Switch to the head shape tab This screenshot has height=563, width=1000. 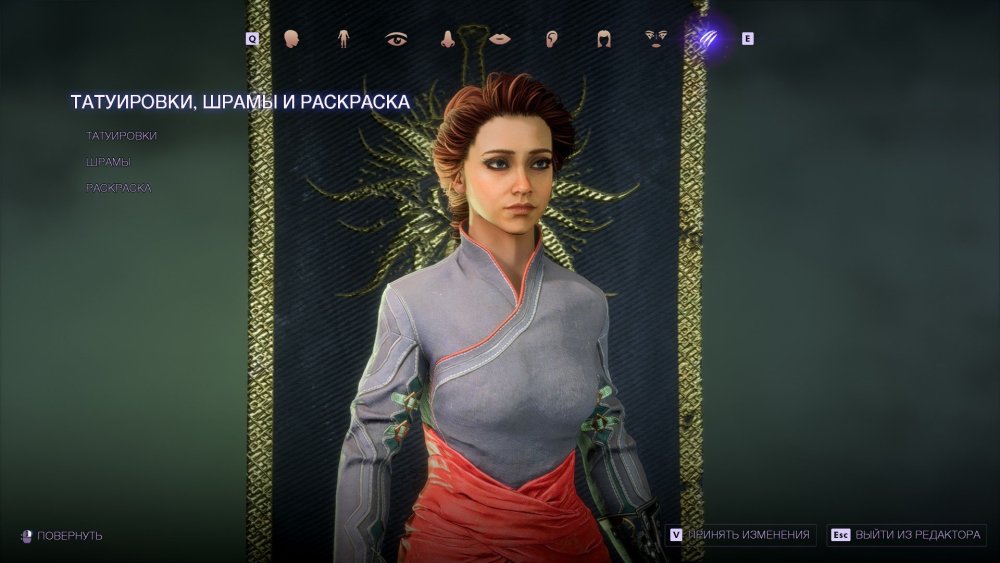pos(292,39)
